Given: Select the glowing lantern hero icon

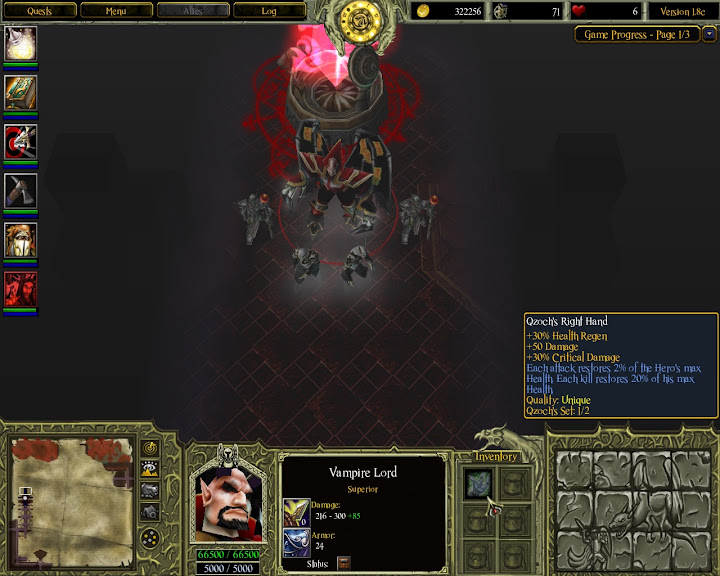Looking at the screenshot, I should pyautogui.click(x=21, y=43).
